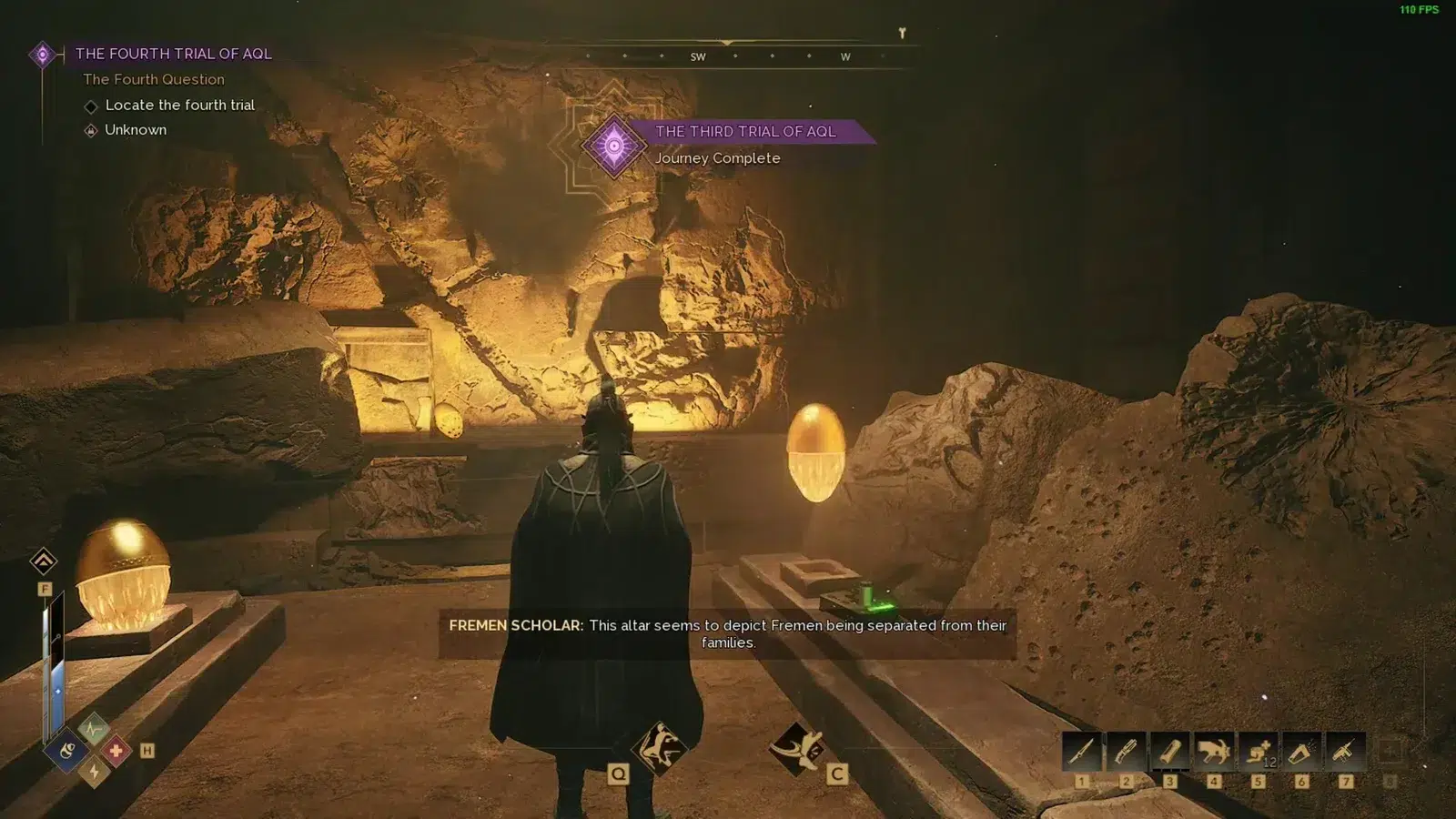The width and height of the screenshot is (1456, 819).
Task: Use the healing item with count 12
Action: point(1258,752)
